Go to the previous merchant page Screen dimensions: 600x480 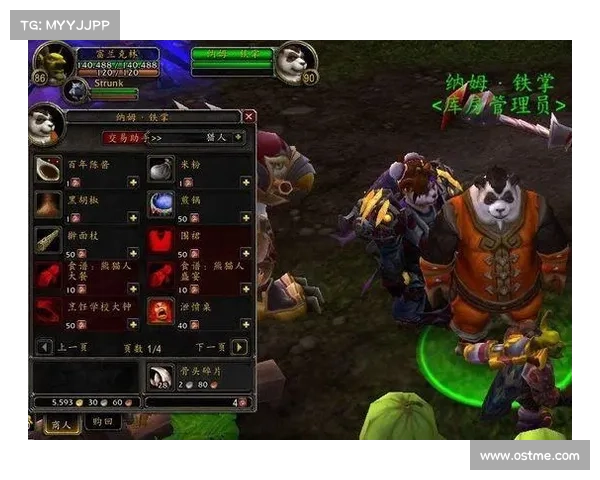point(44,347)
